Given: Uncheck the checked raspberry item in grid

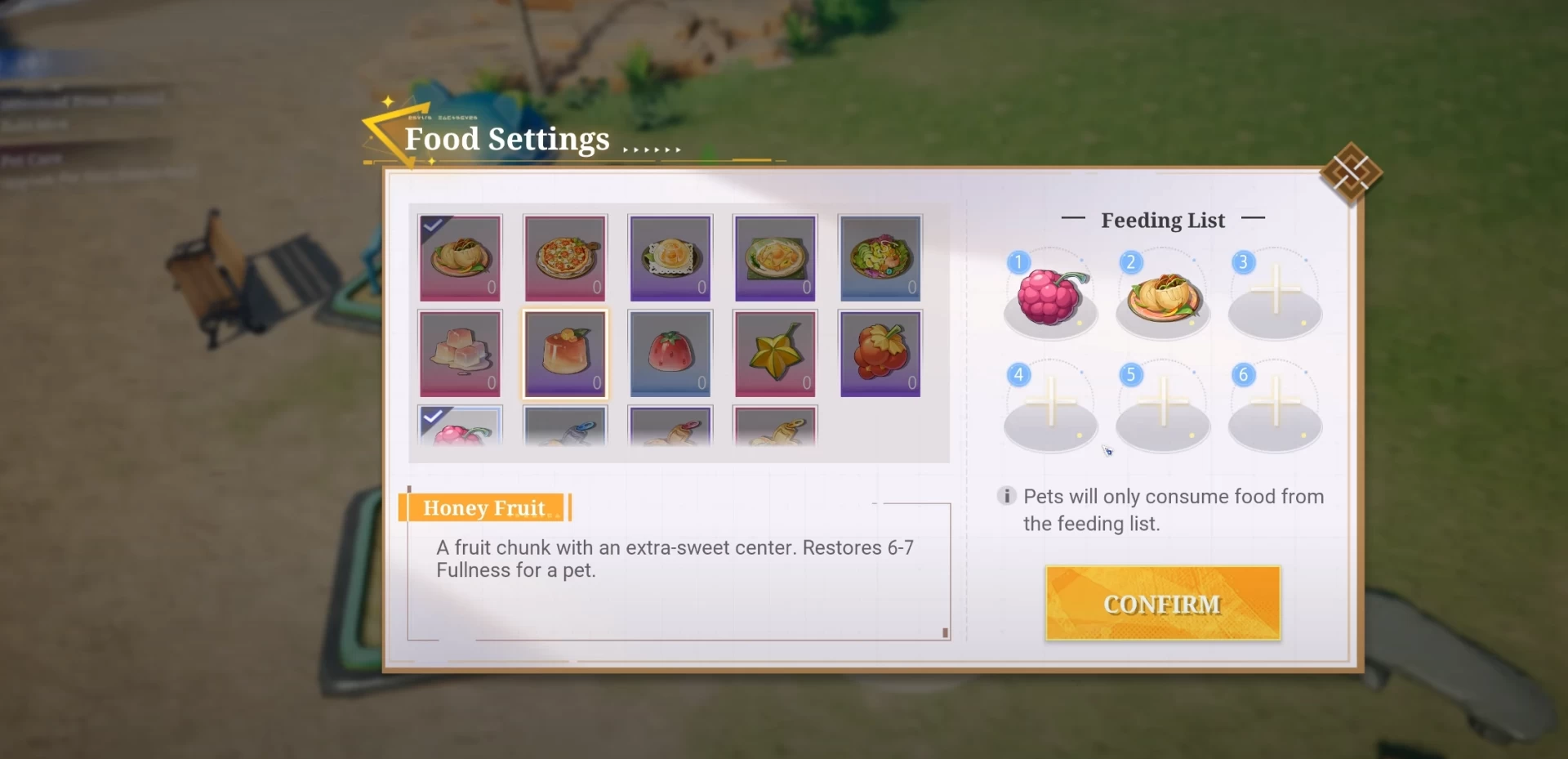Looking at the screenshot, I should (461, 426).
